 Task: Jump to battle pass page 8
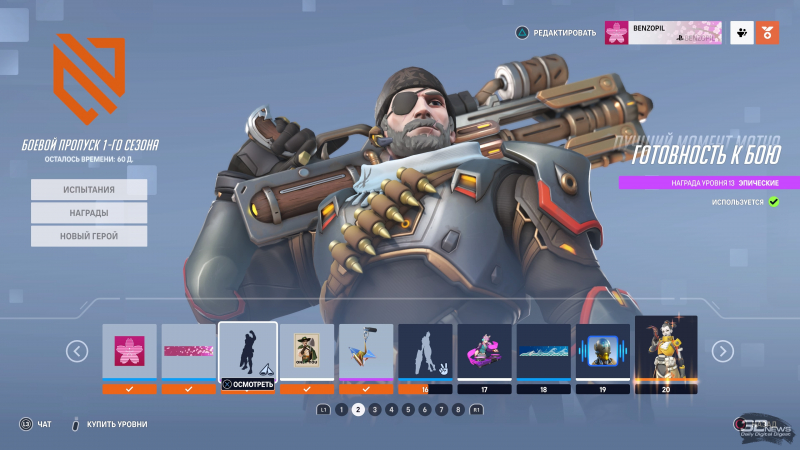458,409
